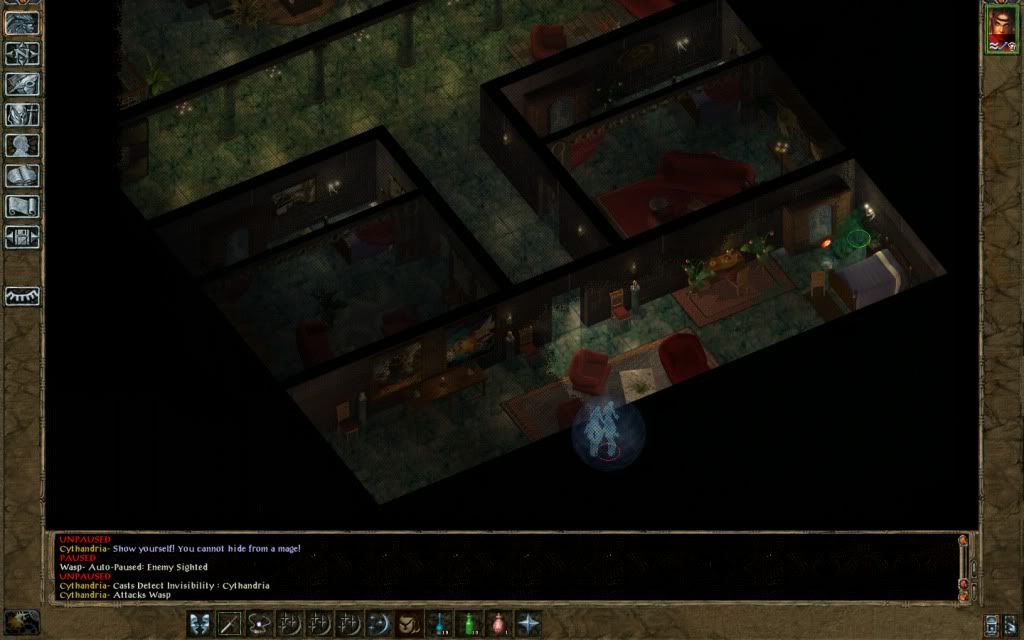
Task: Click the closed eye rest button
Action: click(22, 295)
